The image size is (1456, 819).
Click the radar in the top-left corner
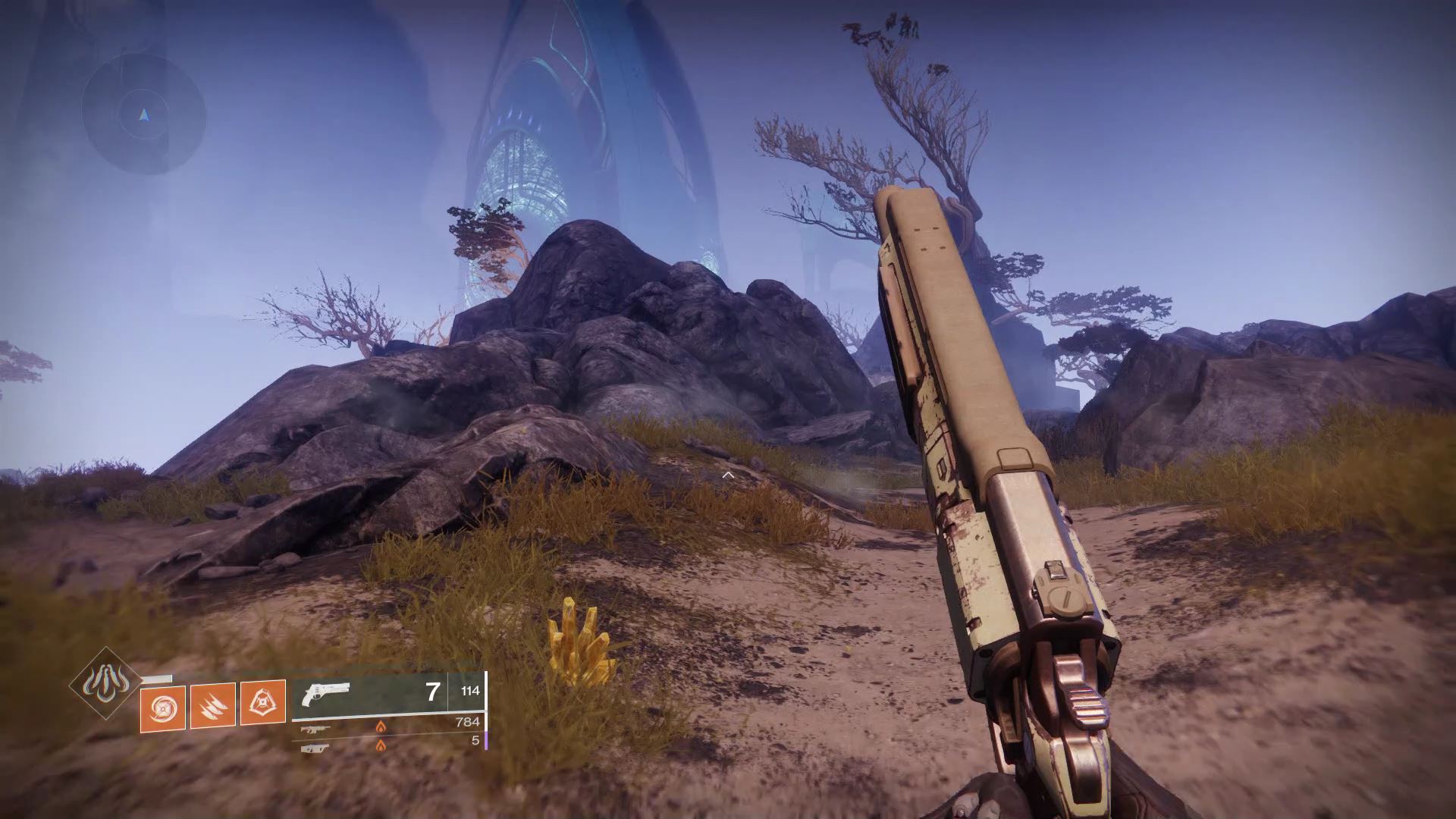click(144, 115)
